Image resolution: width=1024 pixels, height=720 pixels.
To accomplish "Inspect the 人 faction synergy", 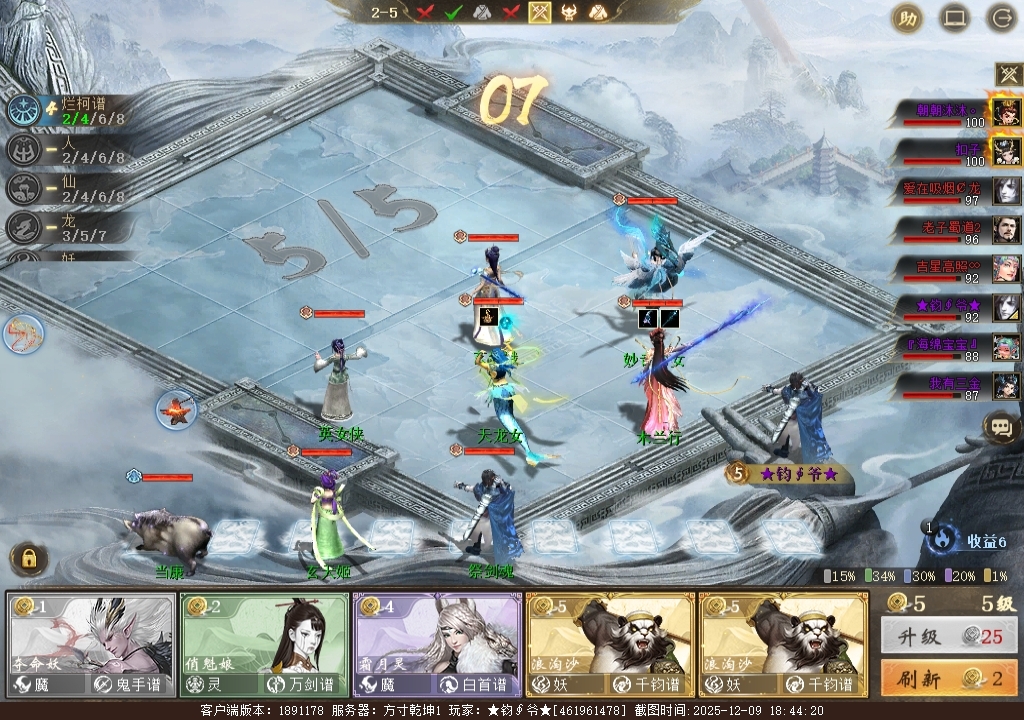I will pos(70,150).
